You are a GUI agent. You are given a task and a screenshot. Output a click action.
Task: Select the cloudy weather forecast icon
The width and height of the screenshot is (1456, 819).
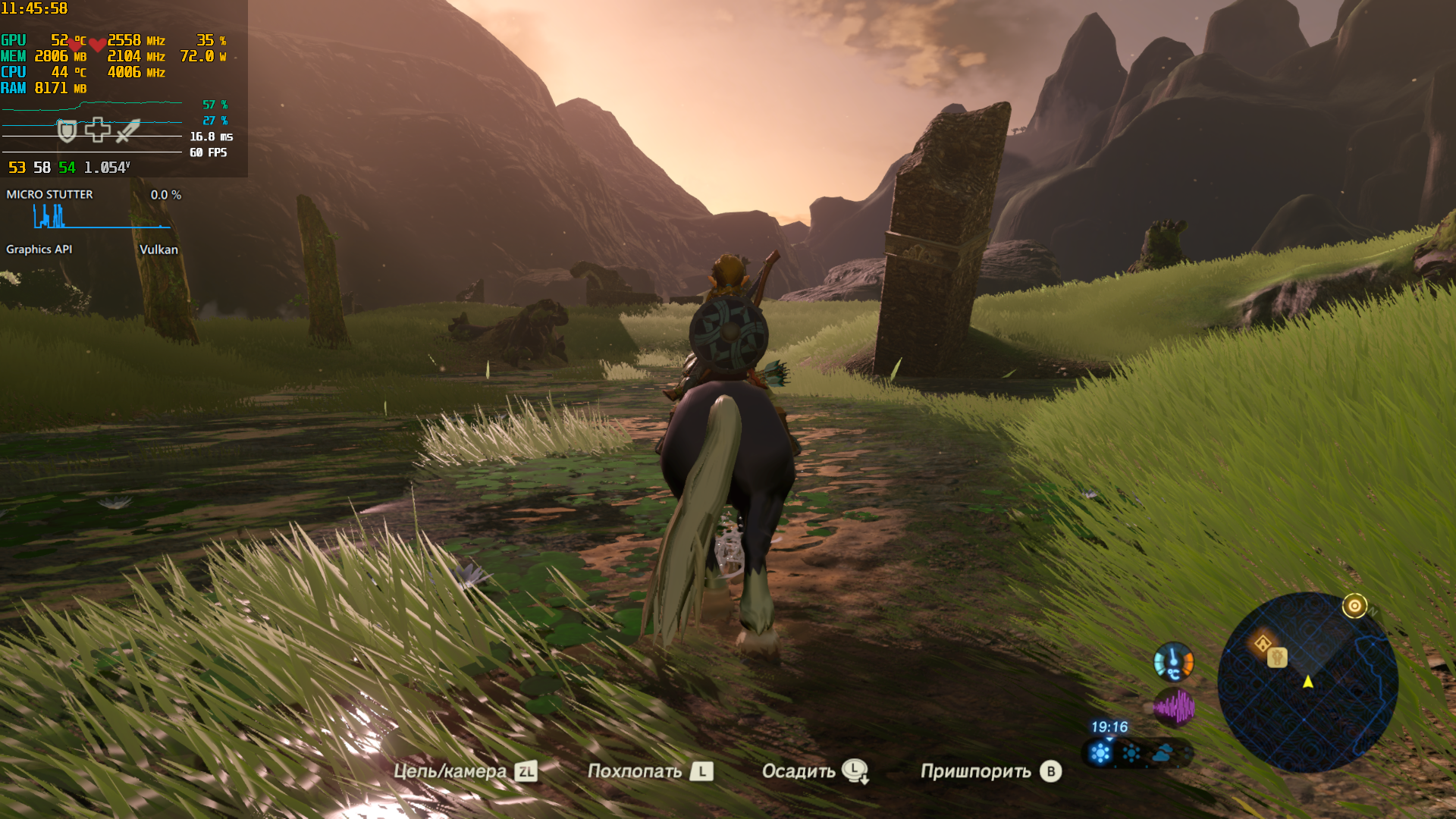point(1163,753)
